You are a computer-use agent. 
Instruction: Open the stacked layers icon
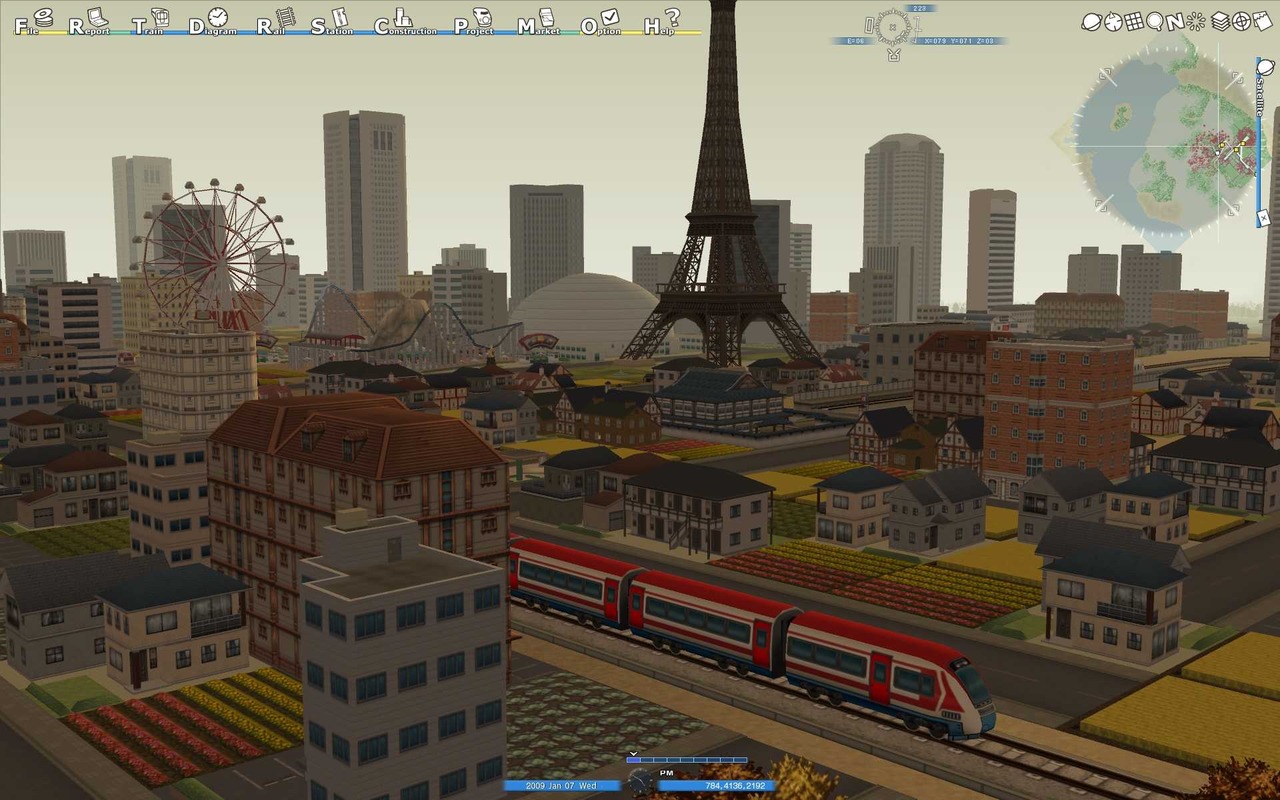[1220, 20]
